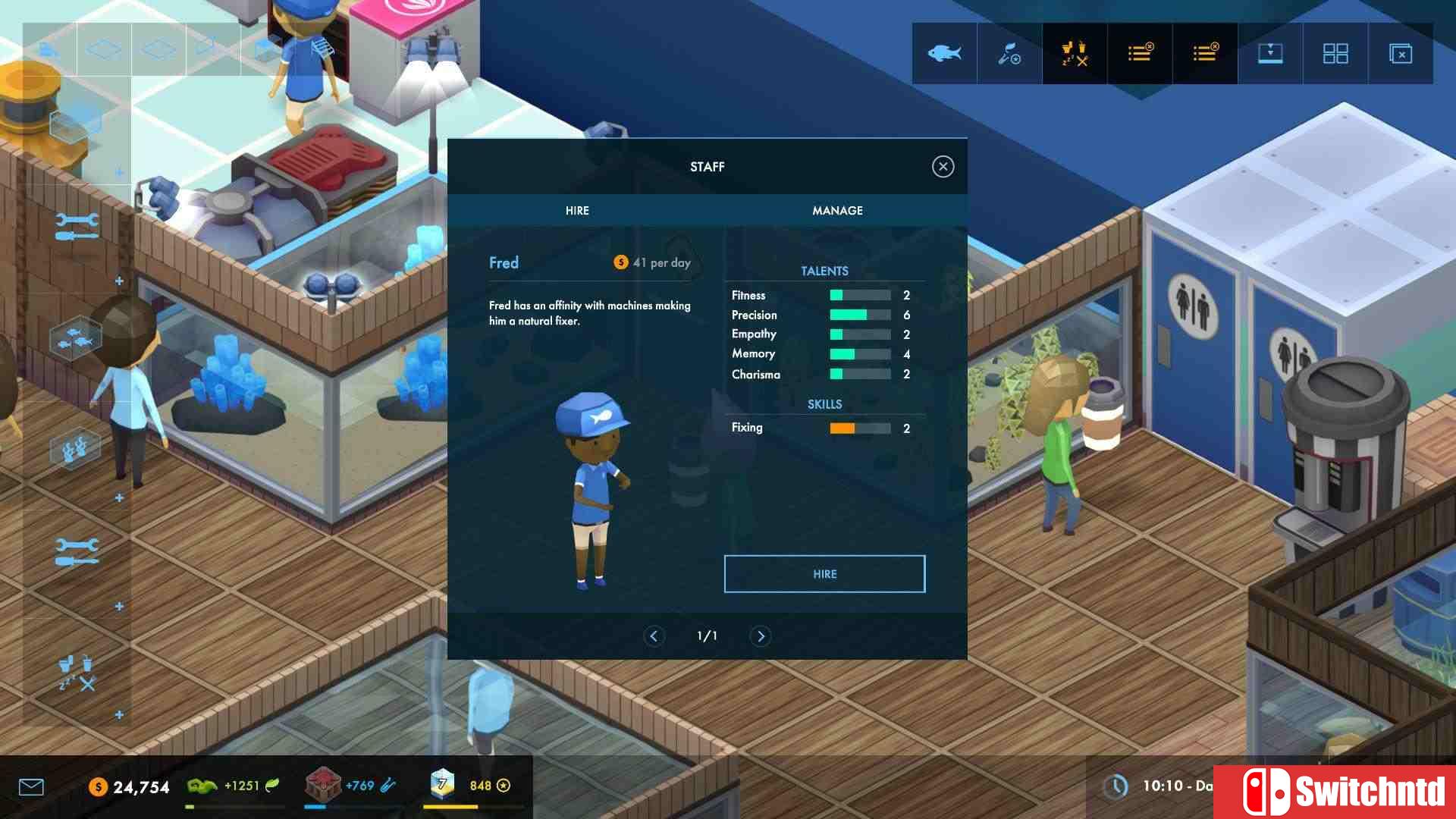This screenshot has height=819, width=1456.
Task: Expand the staff items category
Action: point(119,713)
